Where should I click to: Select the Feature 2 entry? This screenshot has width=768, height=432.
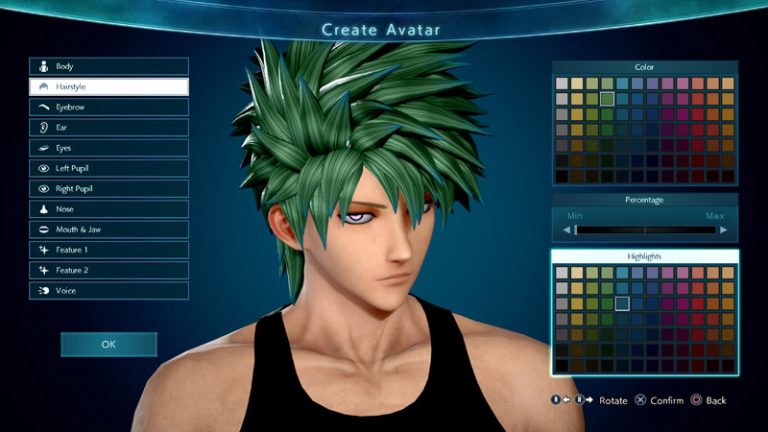[x=108, y=270]
